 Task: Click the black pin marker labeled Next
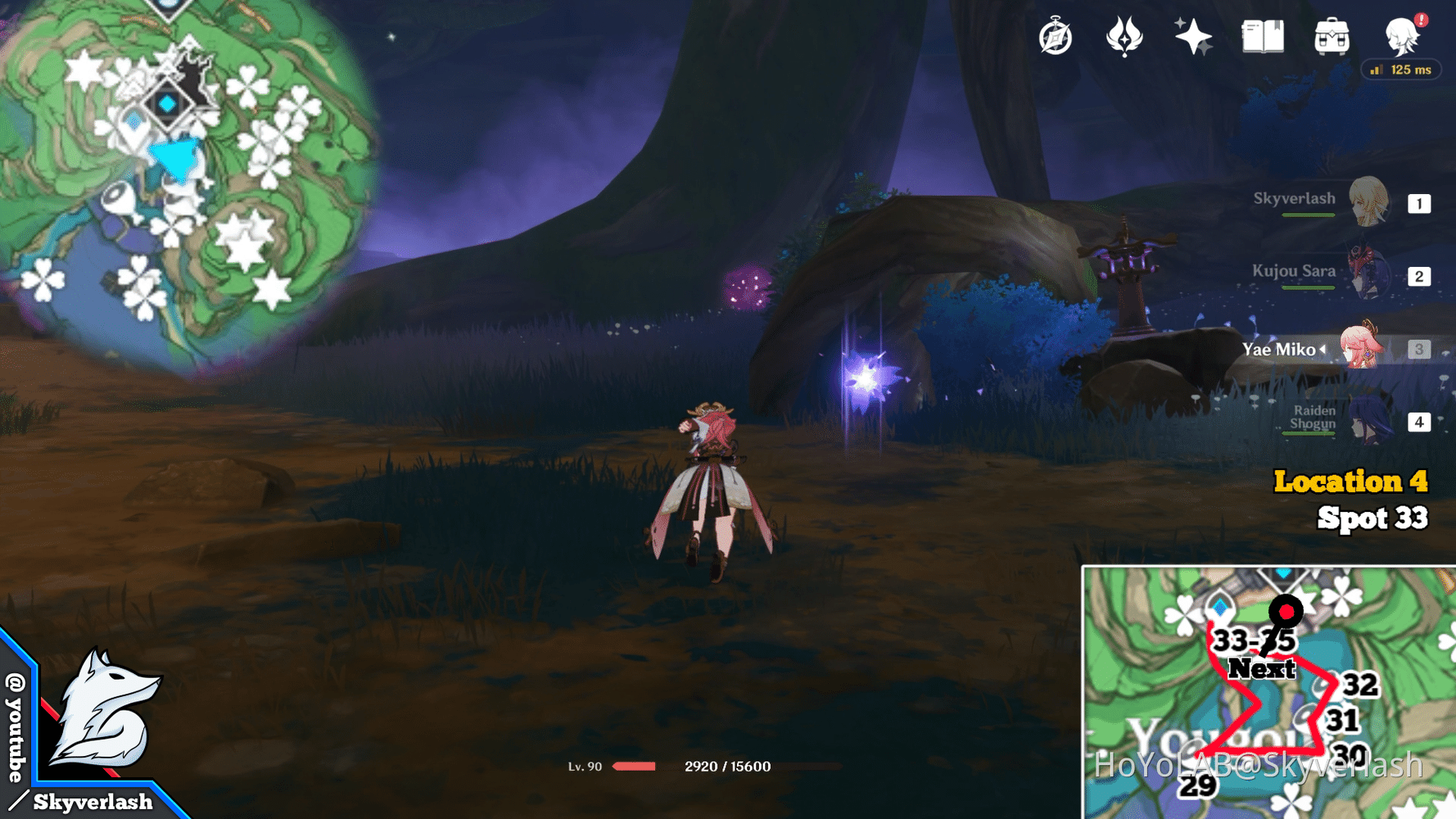coord(1286,612)
